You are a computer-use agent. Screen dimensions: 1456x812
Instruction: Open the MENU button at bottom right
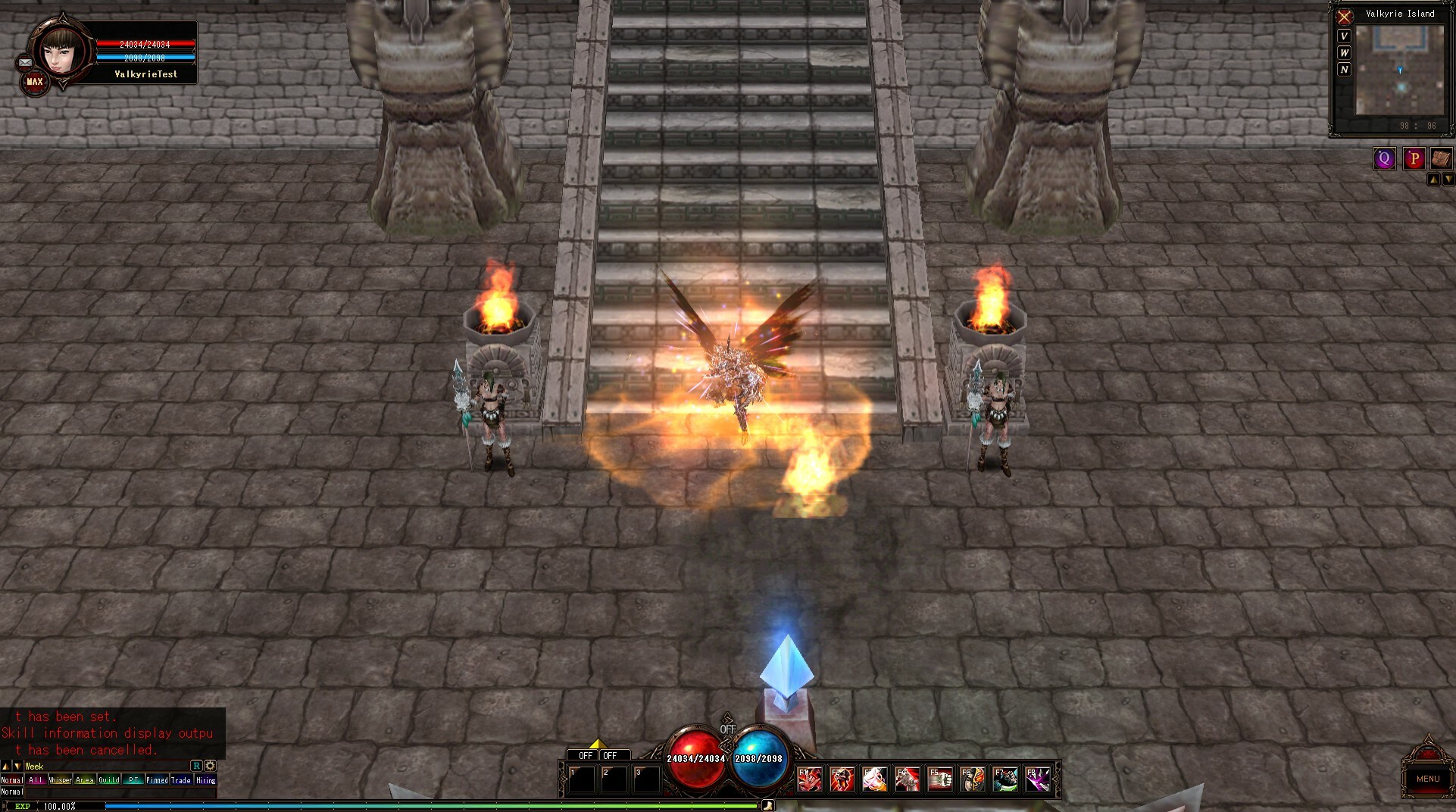click(x=1427, y=779)
